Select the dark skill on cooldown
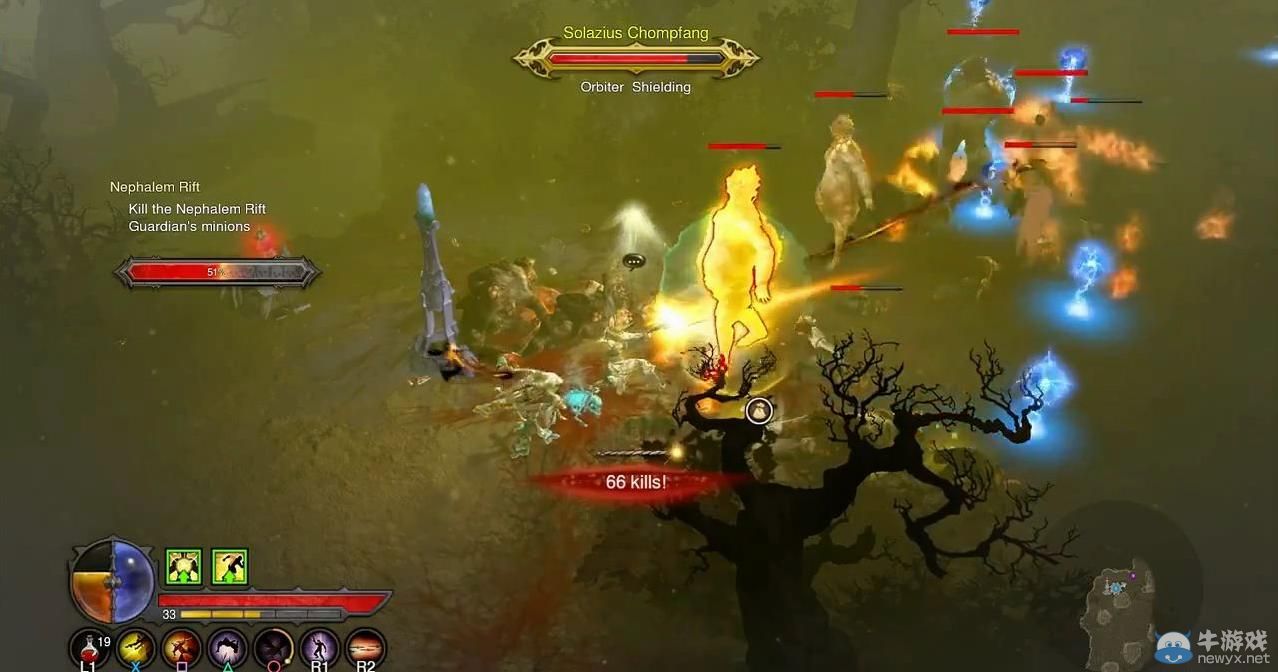1278x672 pixels. [273, 647]
